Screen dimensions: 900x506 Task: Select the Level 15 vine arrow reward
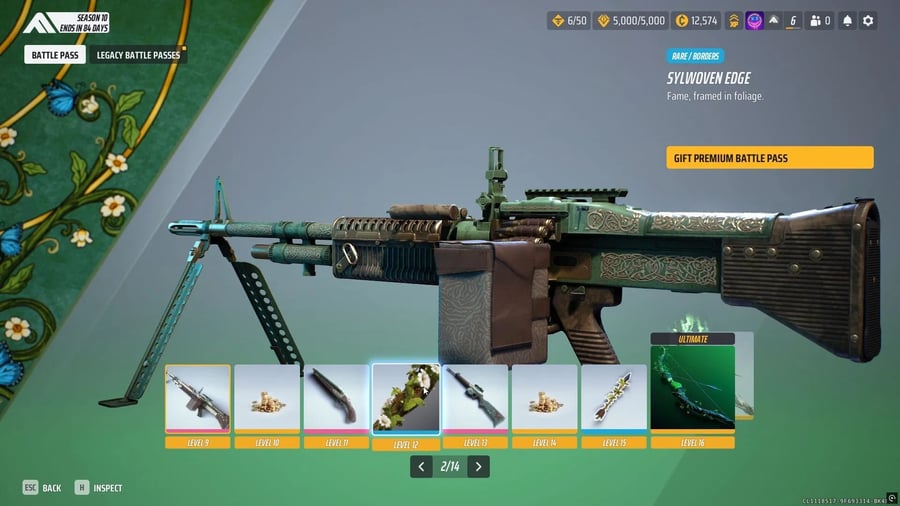[614, 399]
